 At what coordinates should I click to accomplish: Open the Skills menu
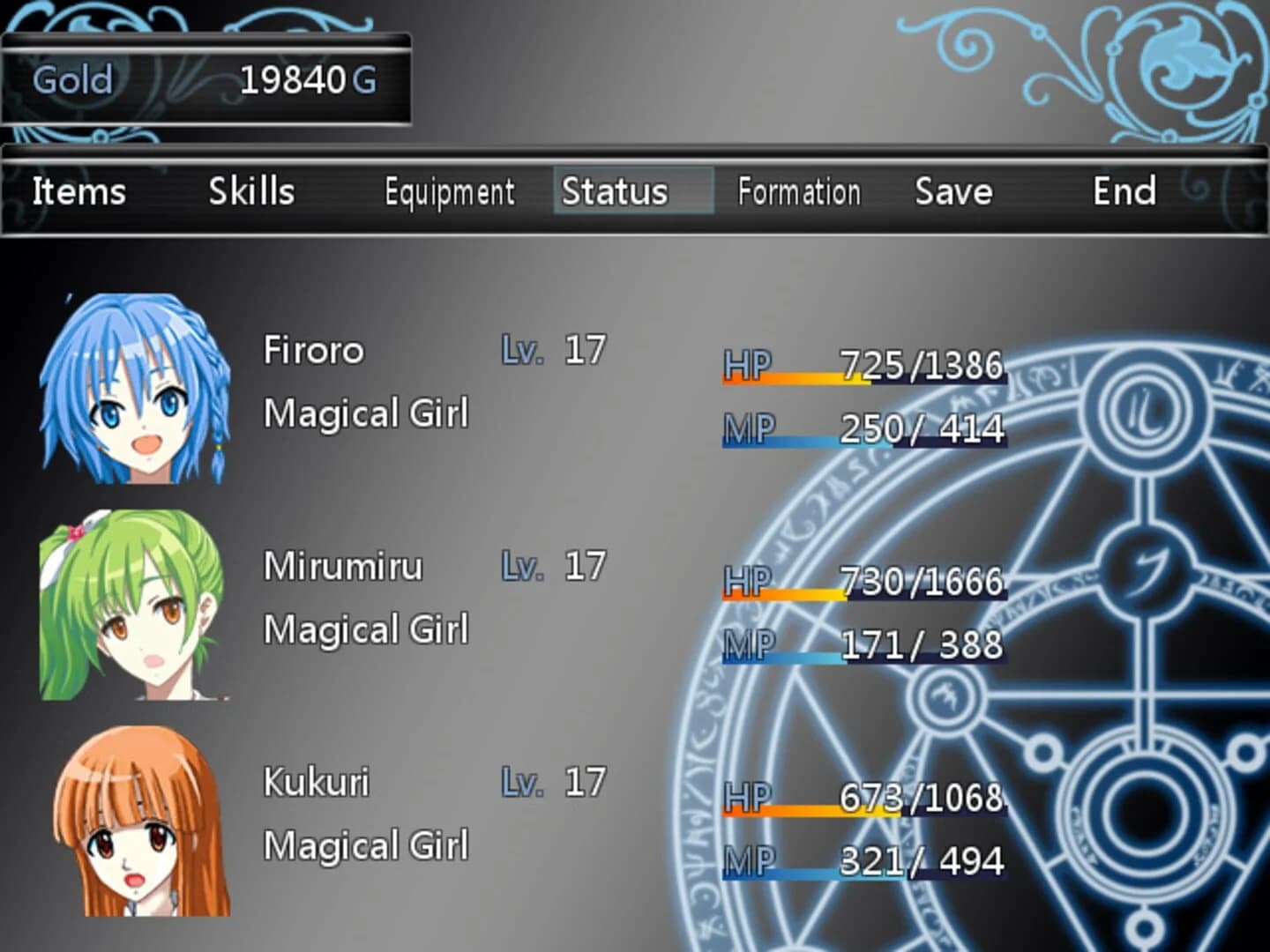tap(250, 191)
